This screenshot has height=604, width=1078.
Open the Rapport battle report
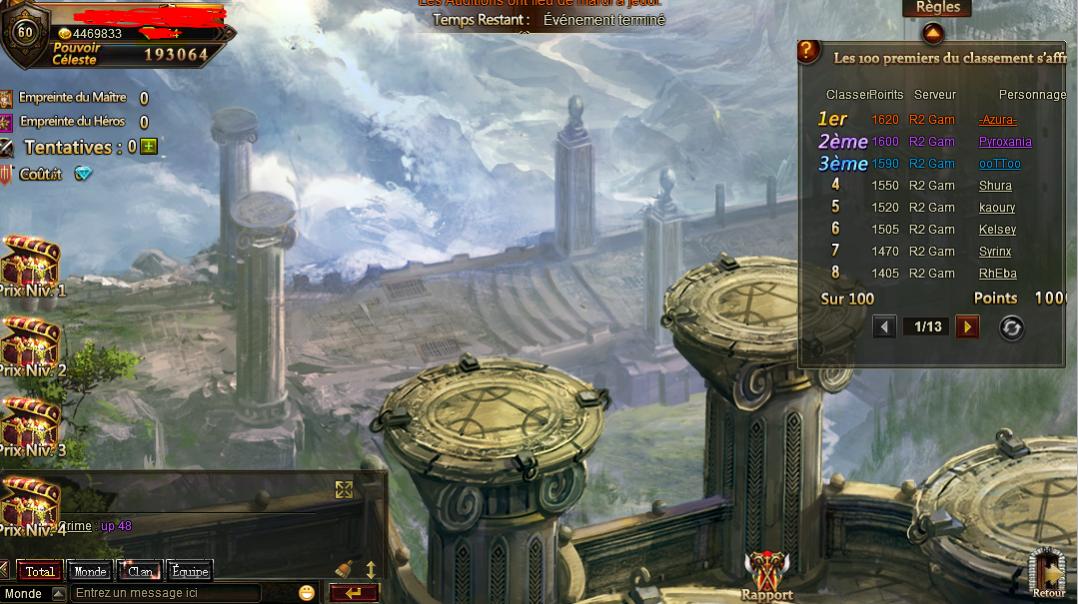click(x=767, y=576)
